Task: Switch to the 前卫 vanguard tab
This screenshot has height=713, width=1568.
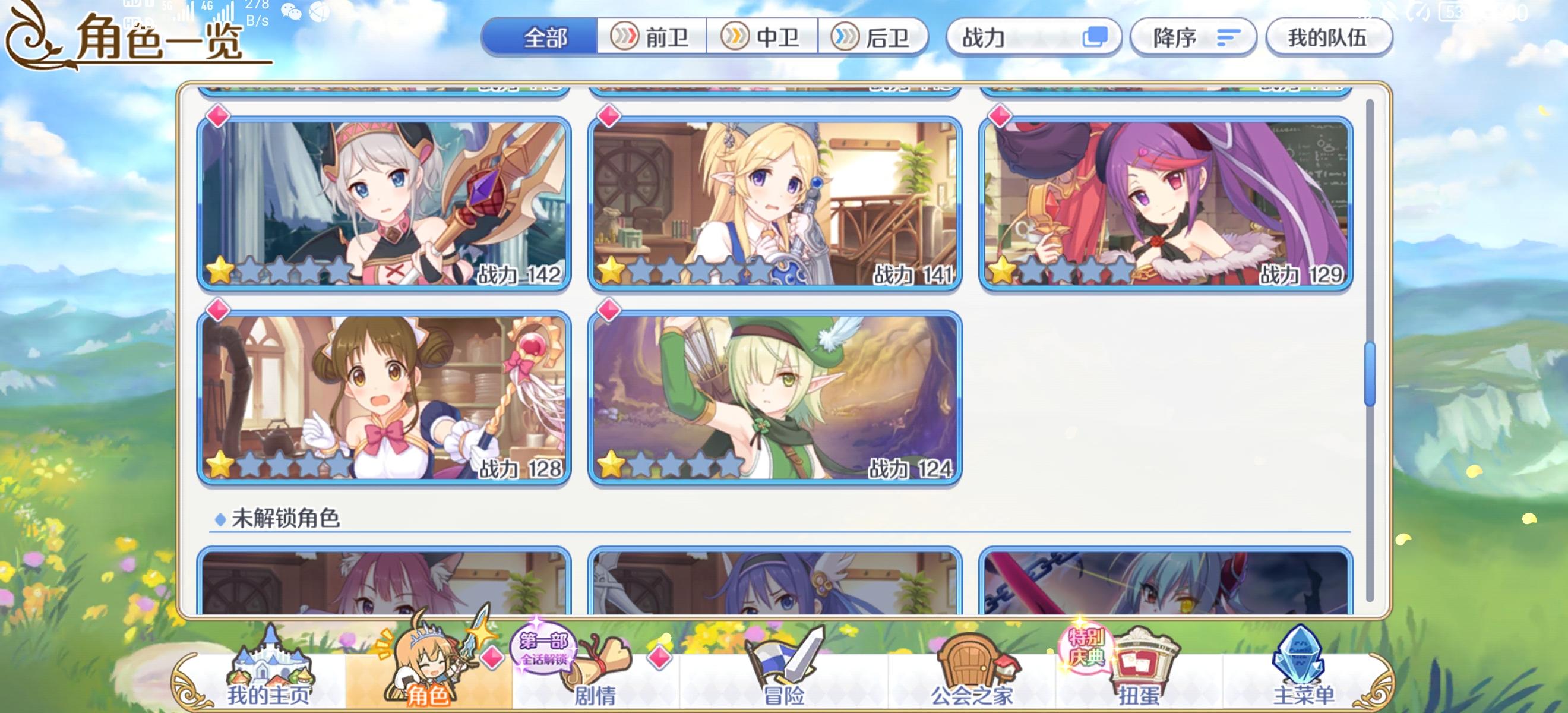Action: click(650, 36)
